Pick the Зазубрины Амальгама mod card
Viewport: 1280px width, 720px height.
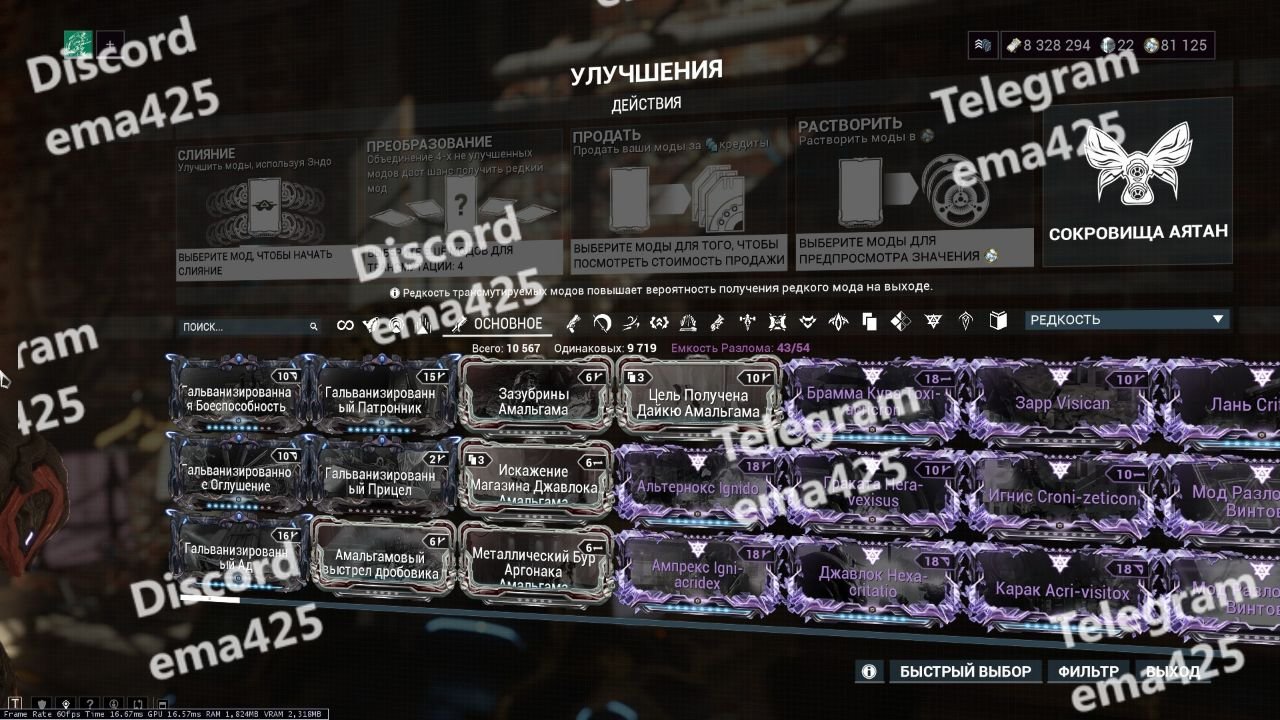click(x=535, y=400)
